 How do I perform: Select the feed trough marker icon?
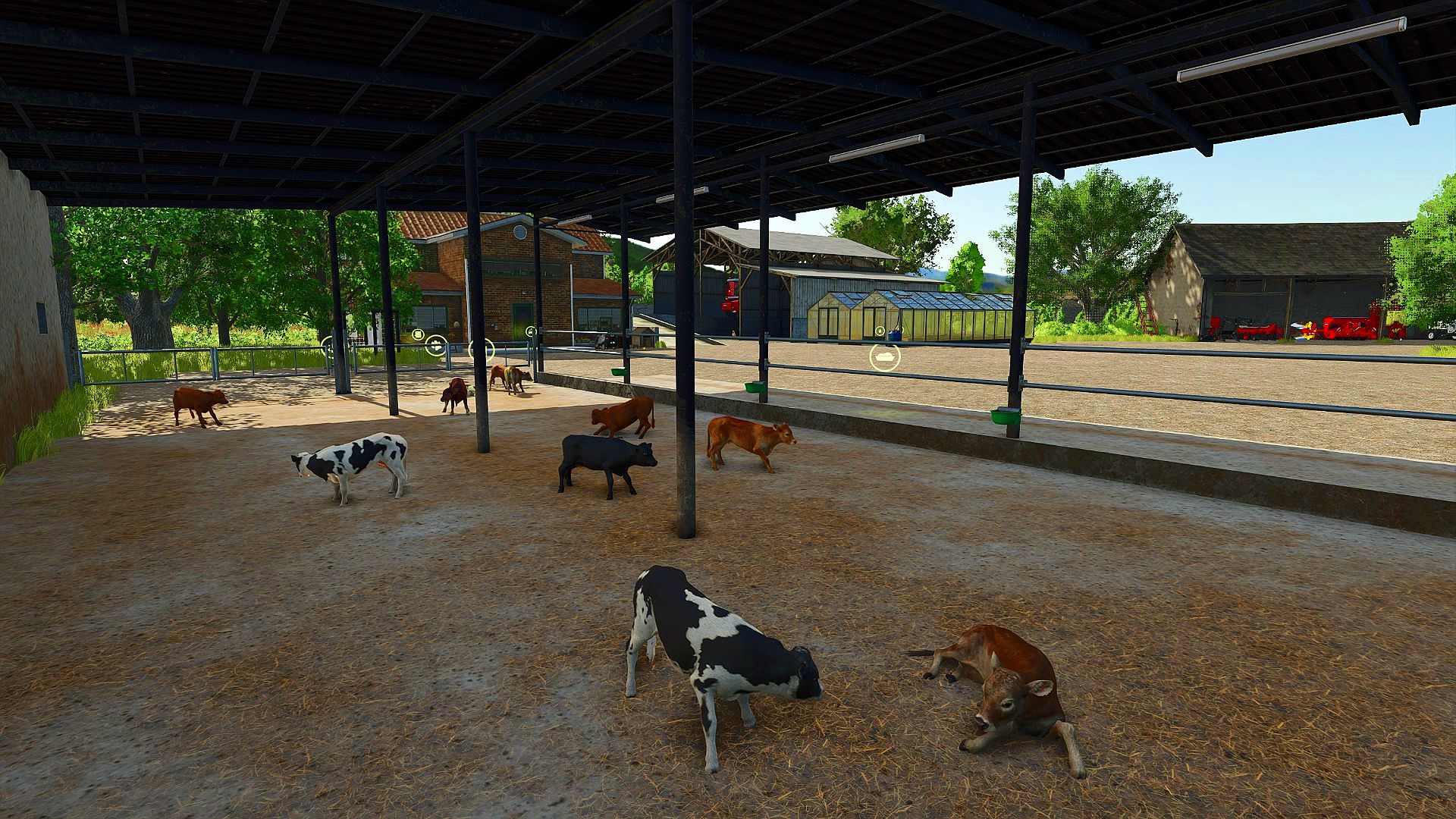[885, 357]
